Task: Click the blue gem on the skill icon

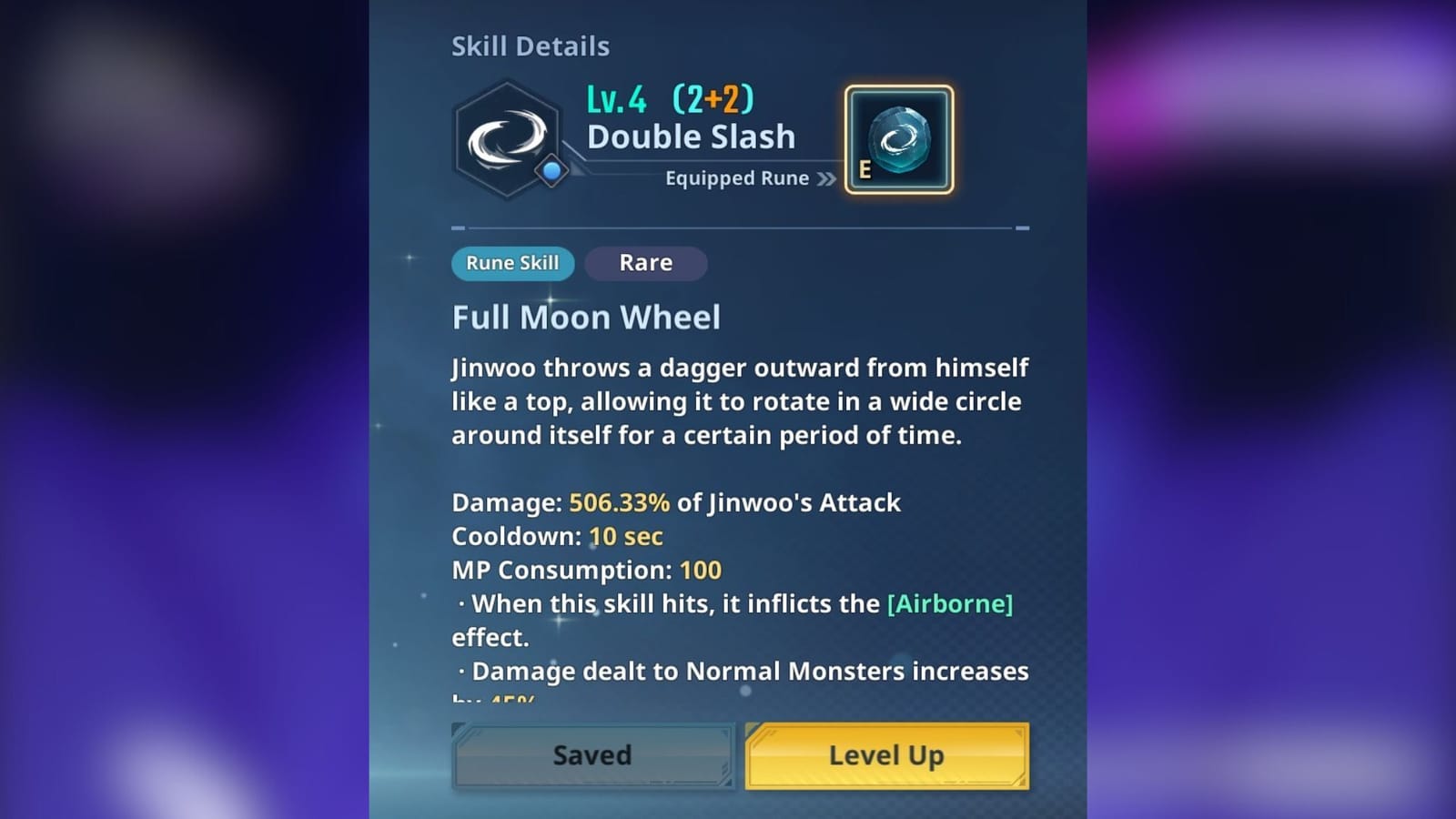Action: click(x=551, y=168)
